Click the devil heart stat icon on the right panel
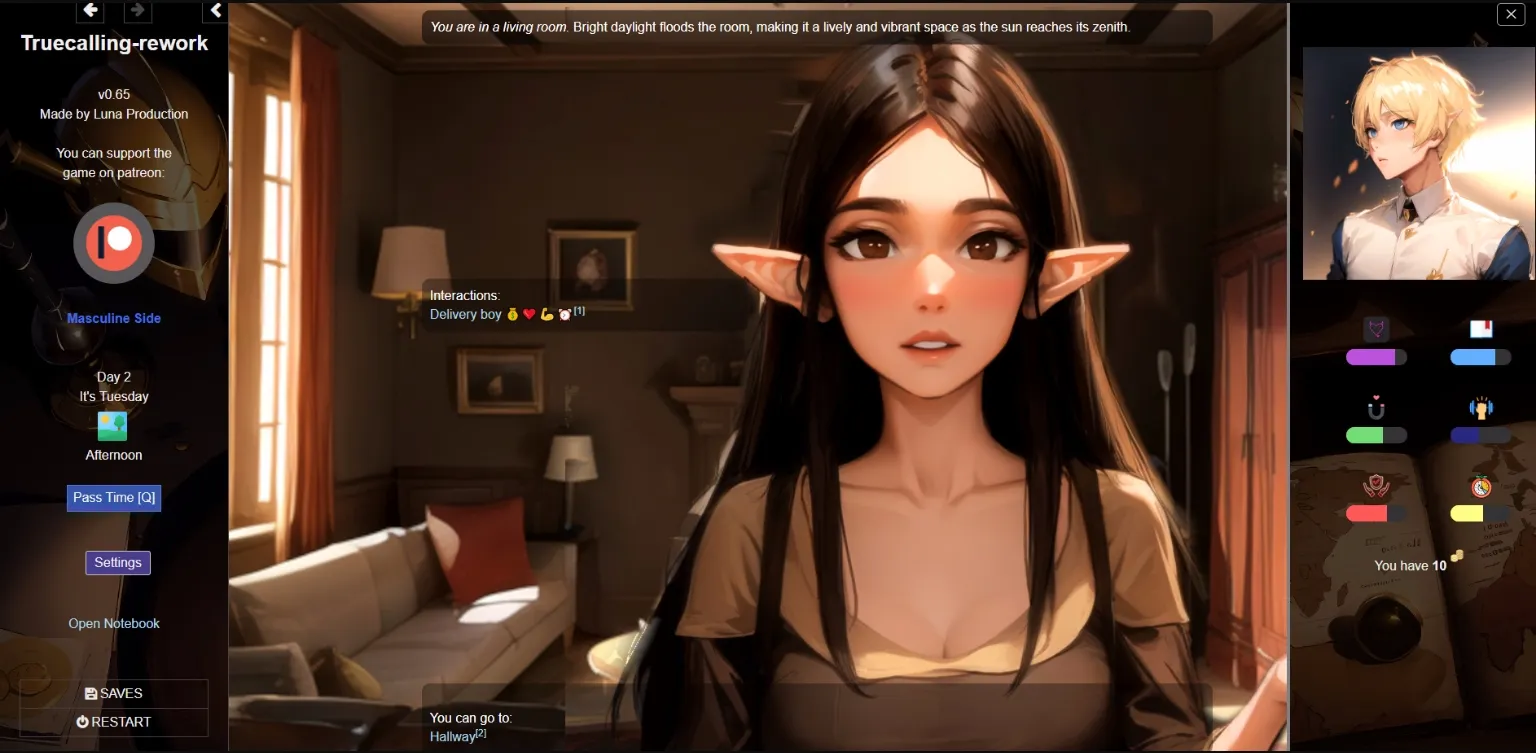This screenshot has height=753, width=1536. click(1377, 328)
